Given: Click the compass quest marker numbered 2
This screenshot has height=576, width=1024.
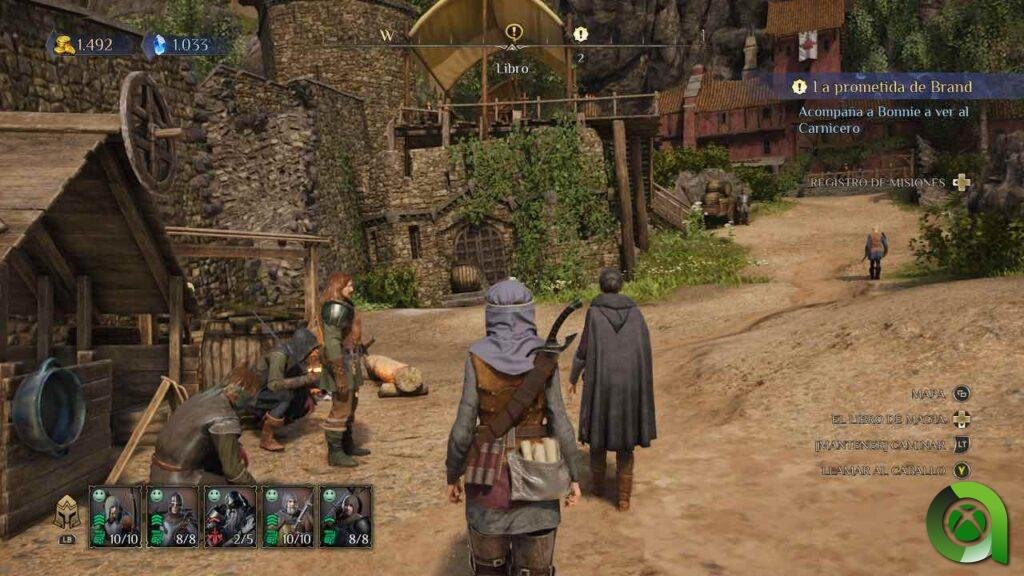Looking at the screenshot, I should tap(581, 34).
